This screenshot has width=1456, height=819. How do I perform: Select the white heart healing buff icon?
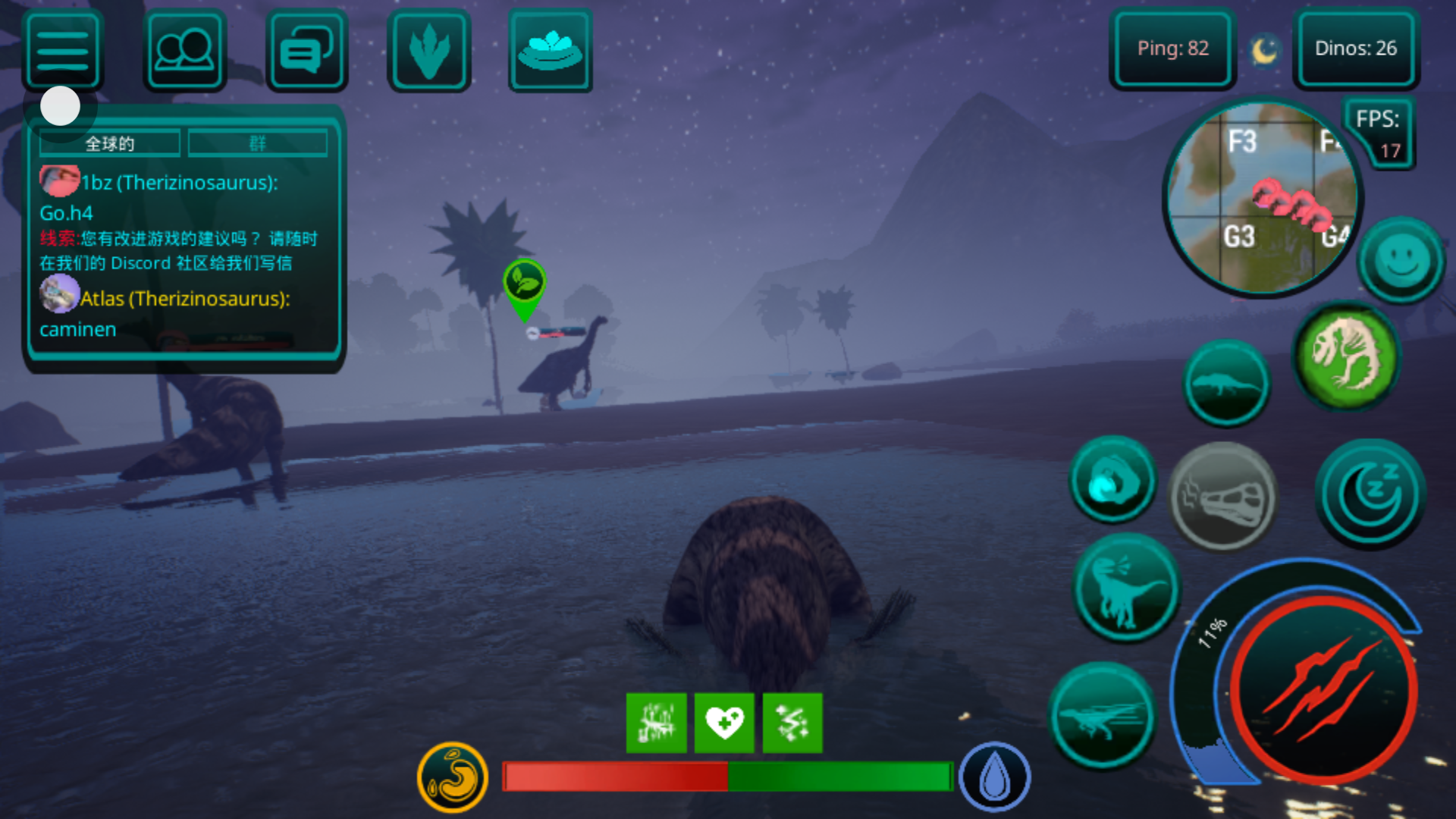pos(724,723)
